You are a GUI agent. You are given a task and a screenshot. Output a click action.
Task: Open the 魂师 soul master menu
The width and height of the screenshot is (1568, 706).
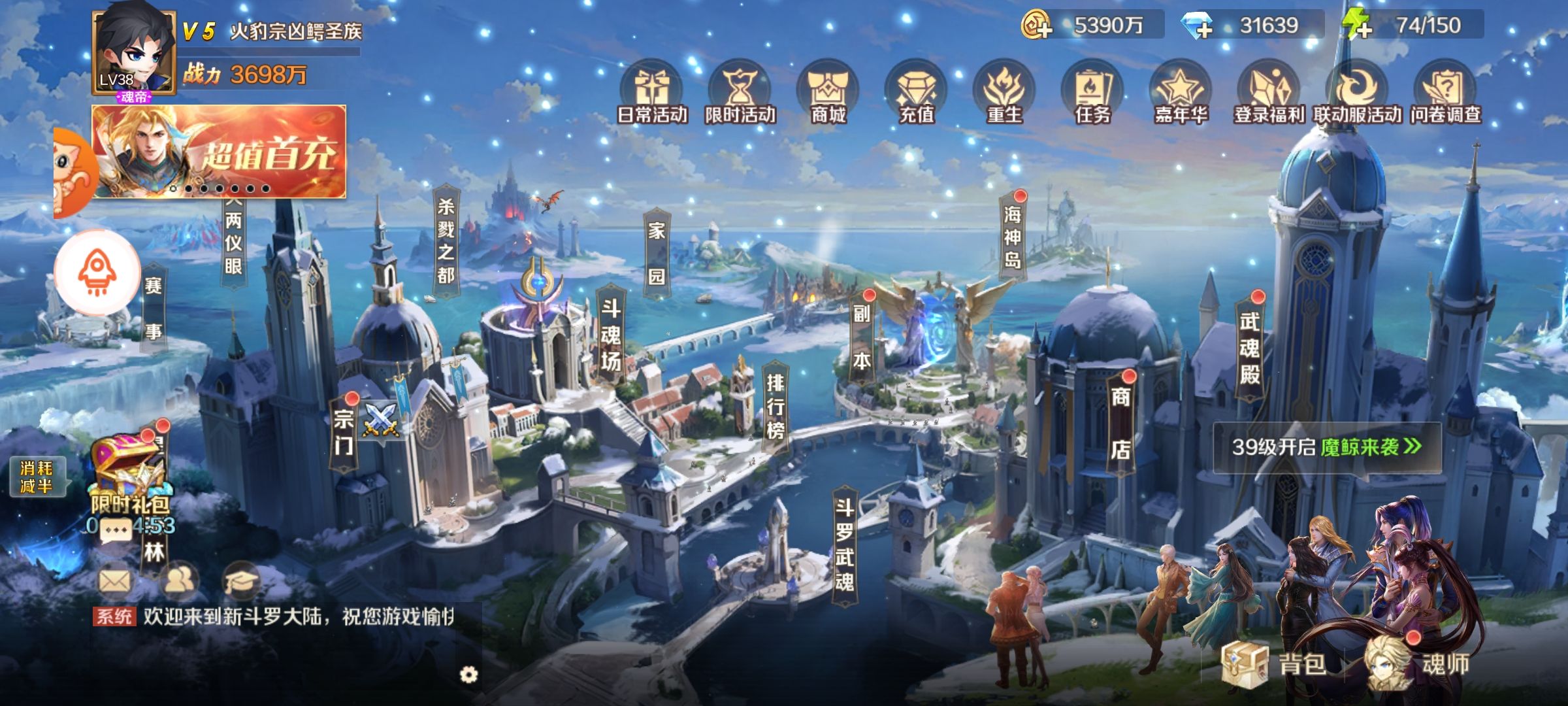click(1418, 664)
